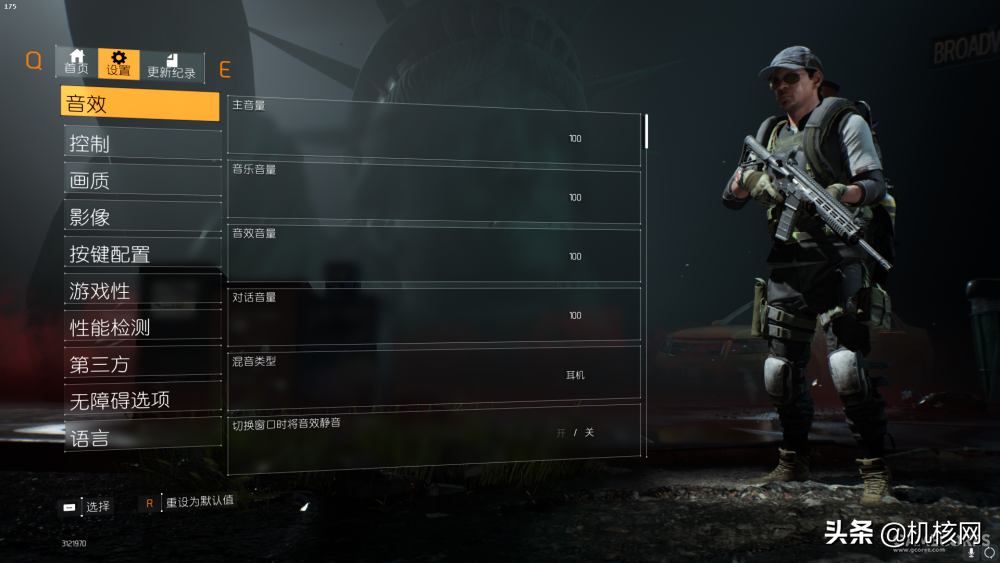Select the 设置 settings tab
This screenshot has width=1000, height=563.
coord(119,64)
